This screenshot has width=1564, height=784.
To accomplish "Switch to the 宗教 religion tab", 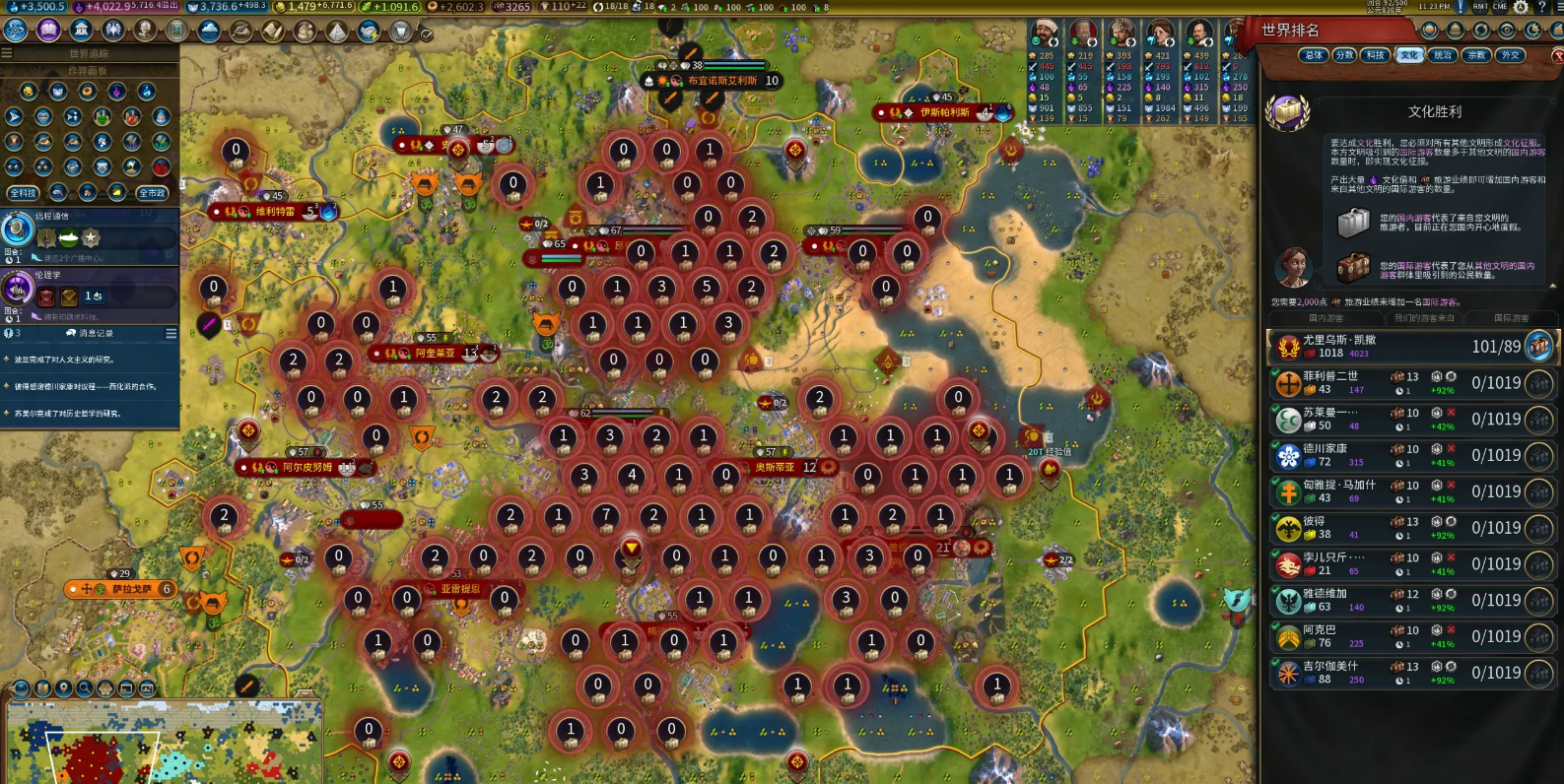I will 1476,55.
